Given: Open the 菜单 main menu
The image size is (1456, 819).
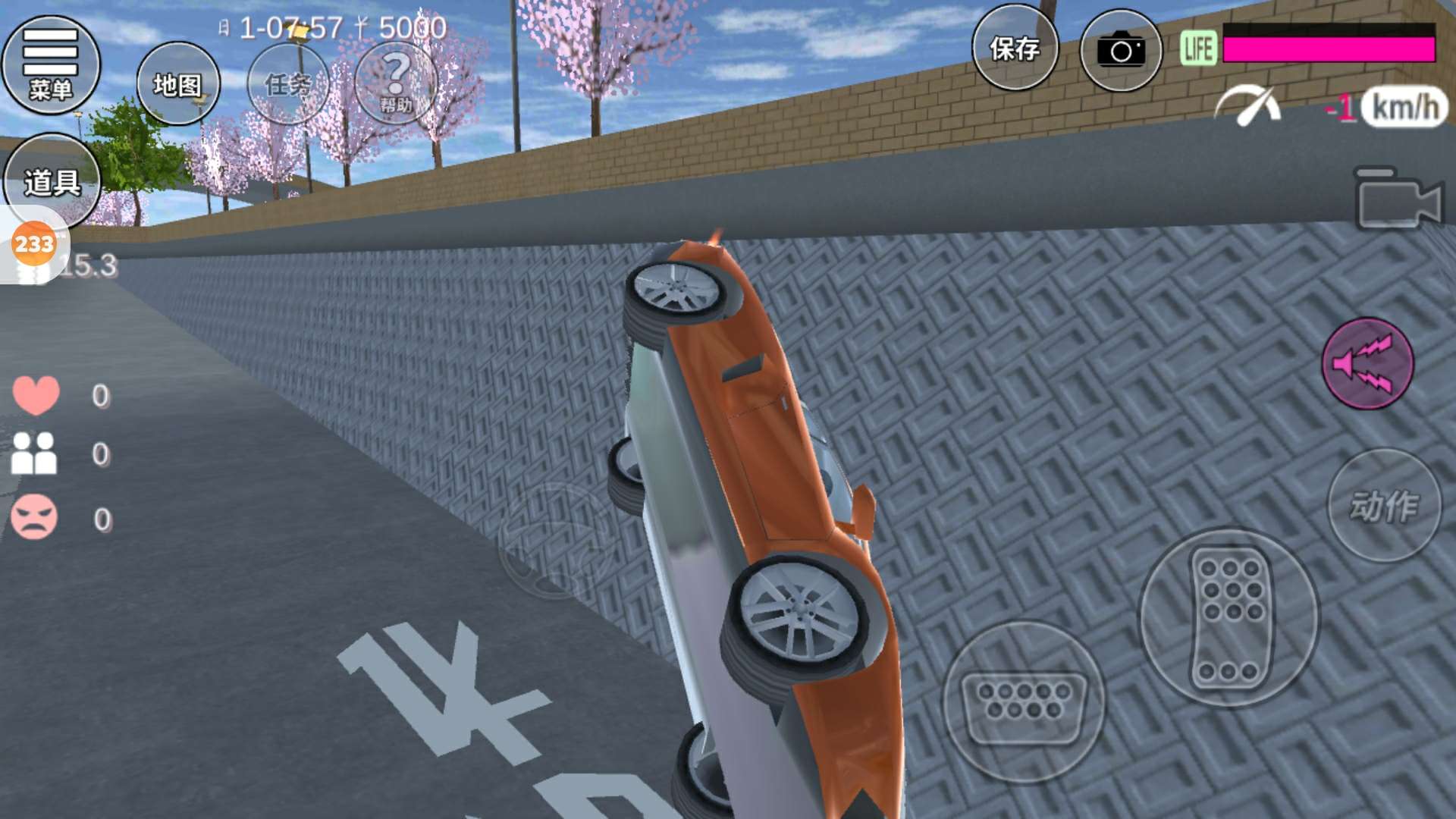Looking at the screenshot, I should click(x=51, y=64).
